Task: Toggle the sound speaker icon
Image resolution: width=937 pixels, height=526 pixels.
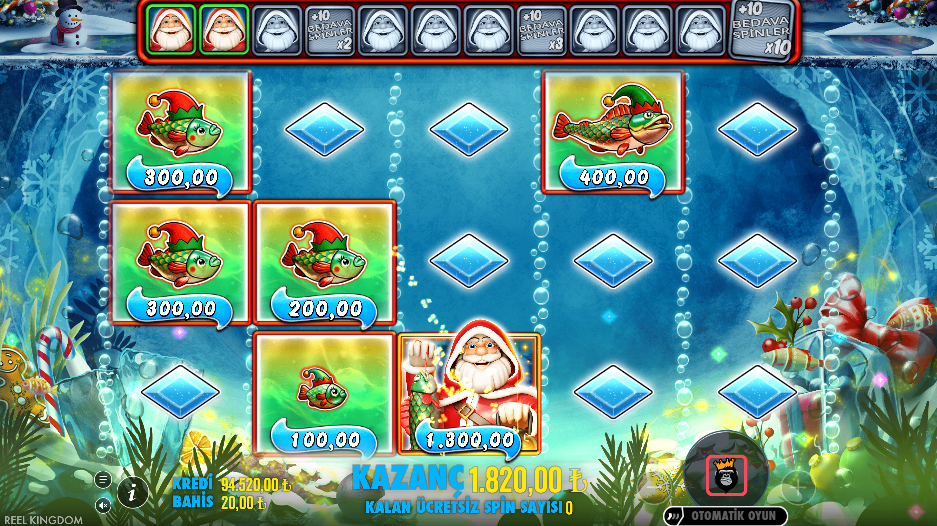Action: click(x=103, y=505)
